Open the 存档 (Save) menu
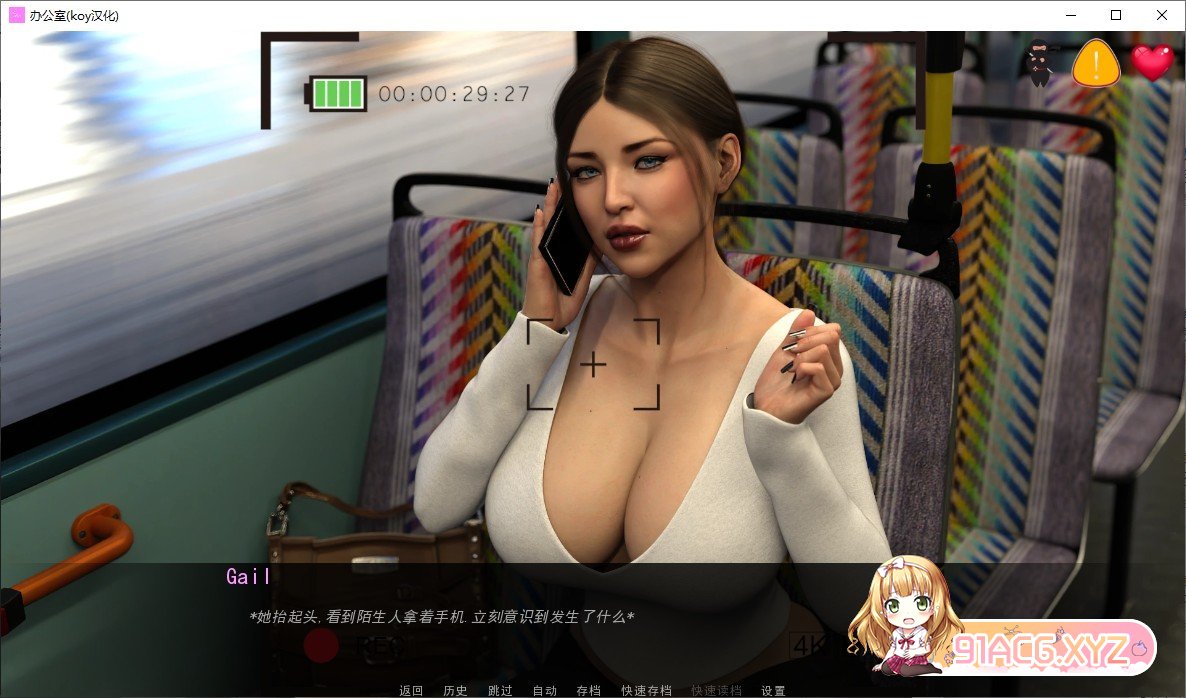The width and height of the screenshot is (1186, 698). click(x=588, y=690)
